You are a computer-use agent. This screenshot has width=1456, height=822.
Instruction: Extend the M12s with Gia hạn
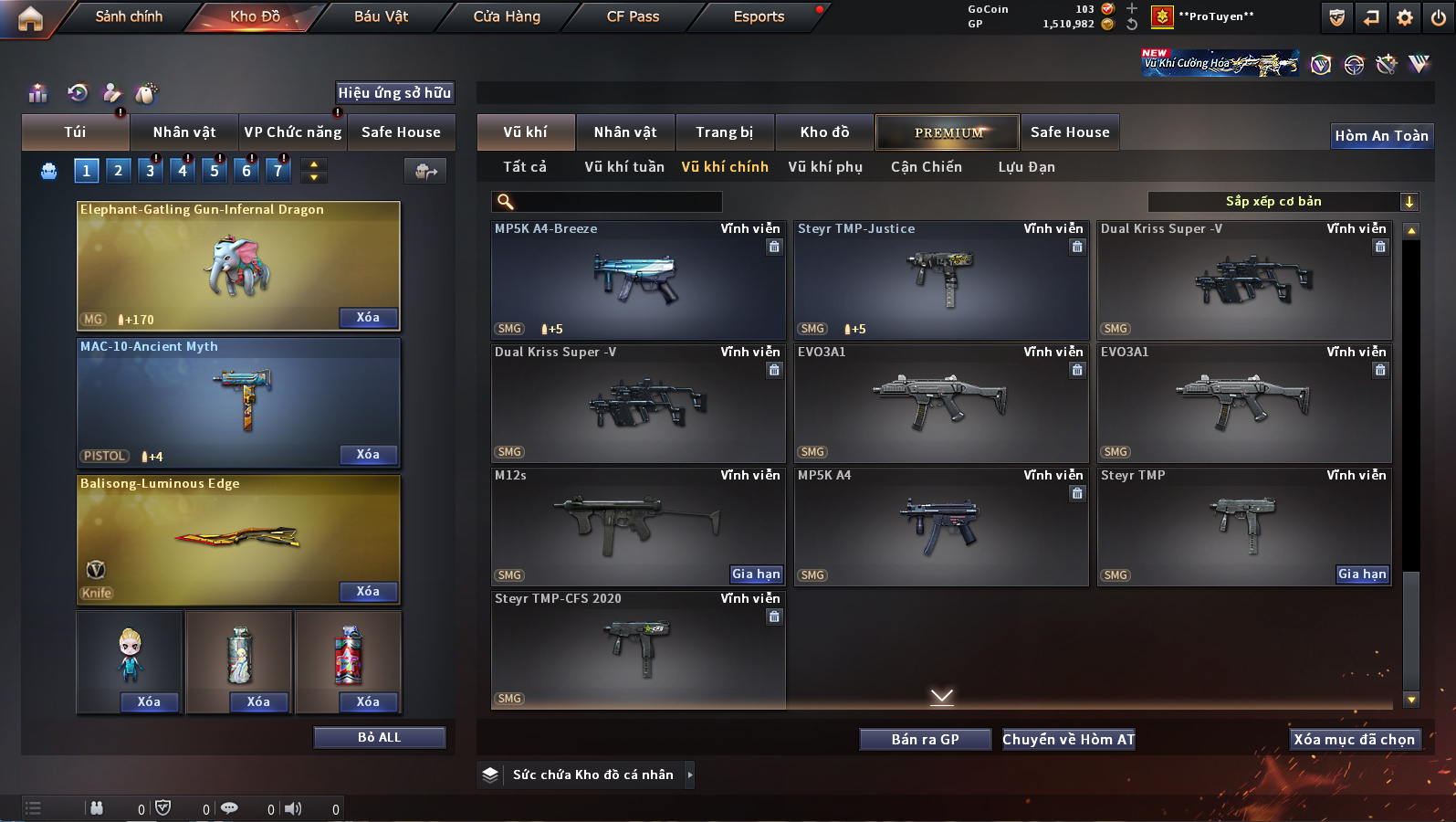(x=756, y=574)
